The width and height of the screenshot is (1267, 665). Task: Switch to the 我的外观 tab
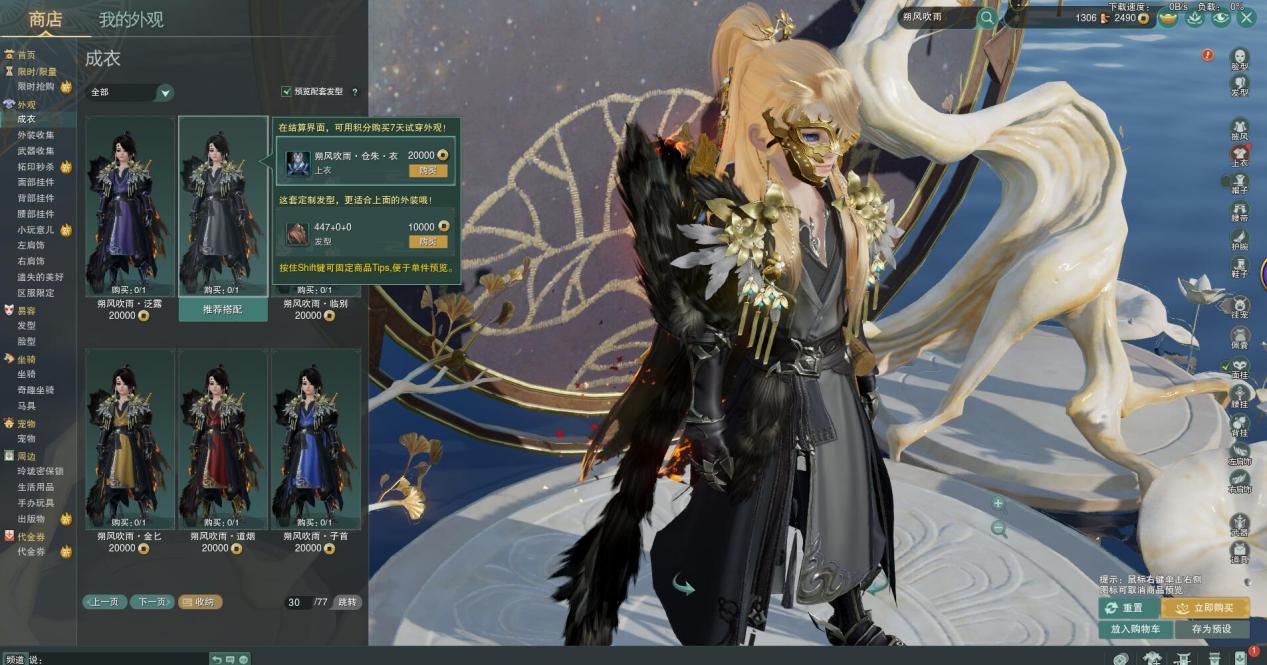pos(131,19)
